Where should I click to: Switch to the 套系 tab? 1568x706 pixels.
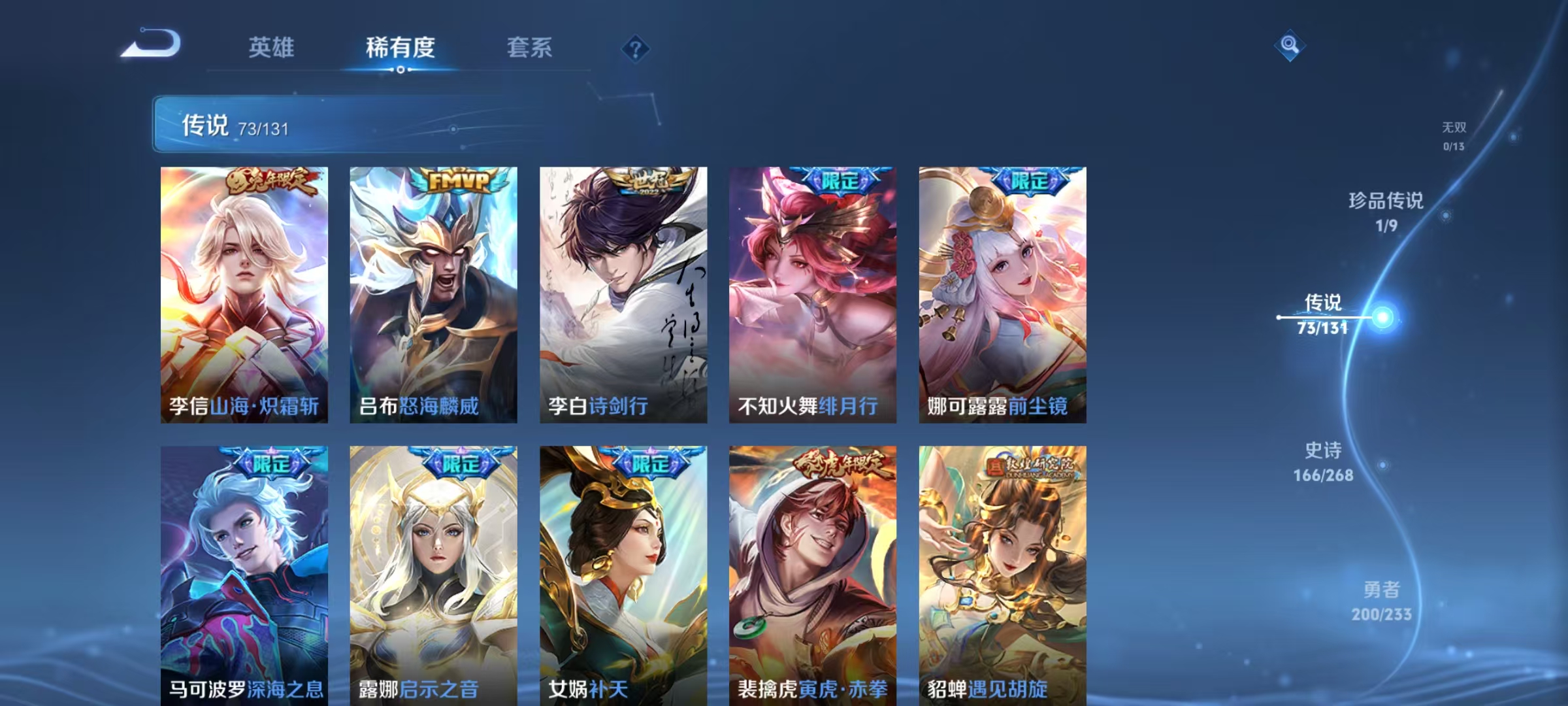531,48
